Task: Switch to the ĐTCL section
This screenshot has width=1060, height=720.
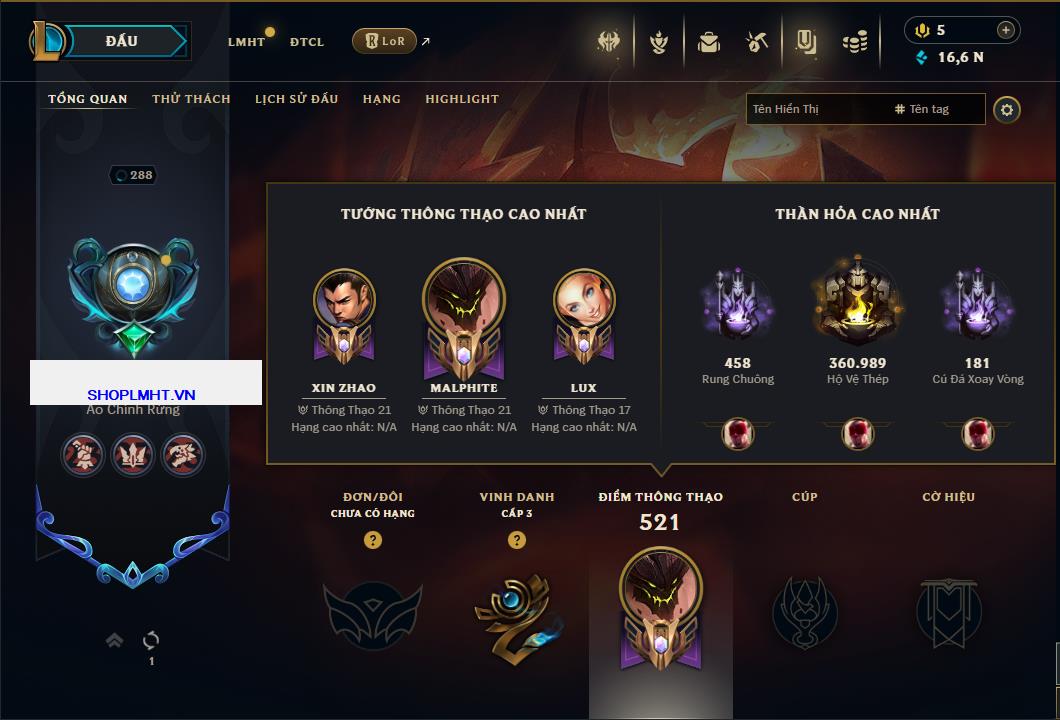Action: [306, 42]
